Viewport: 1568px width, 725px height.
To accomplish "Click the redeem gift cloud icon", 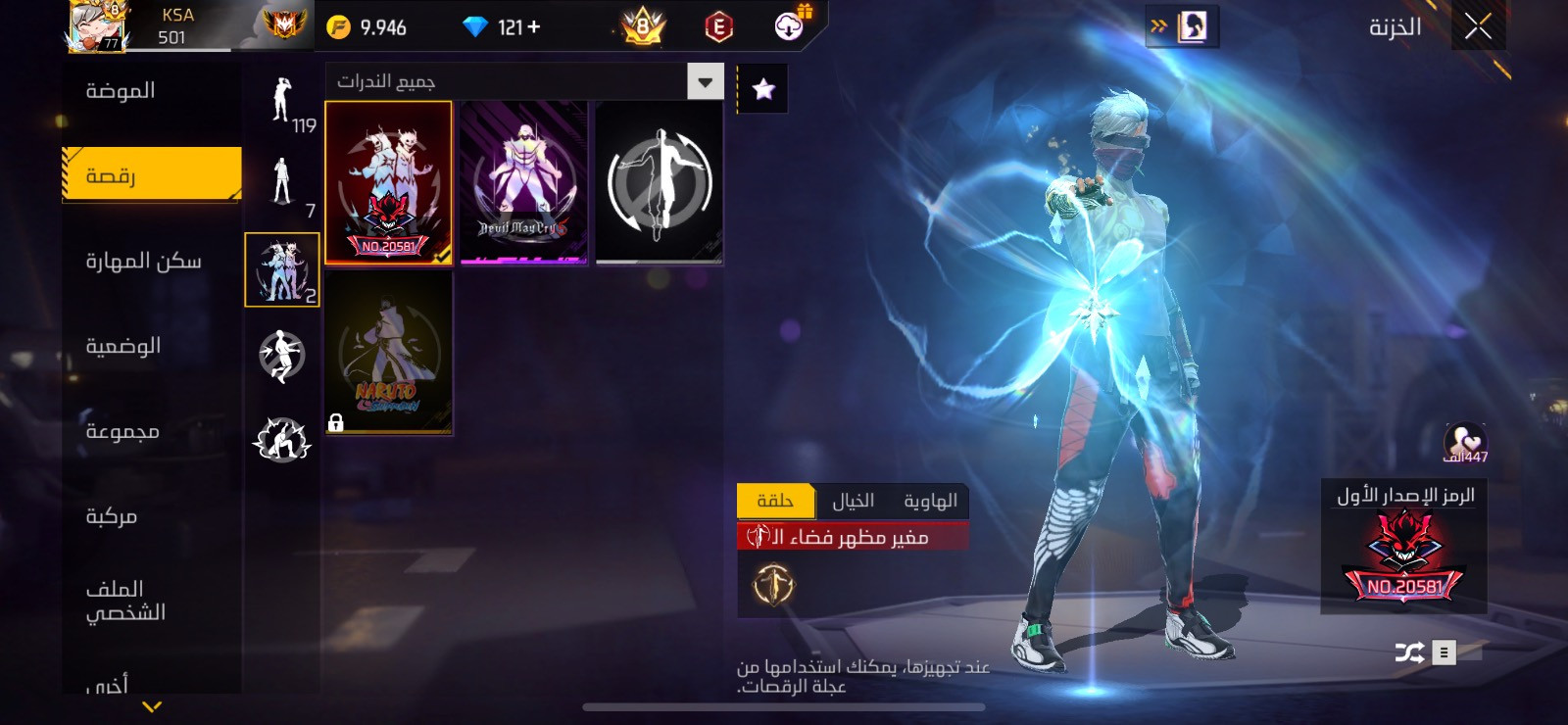I will [790, 26].
